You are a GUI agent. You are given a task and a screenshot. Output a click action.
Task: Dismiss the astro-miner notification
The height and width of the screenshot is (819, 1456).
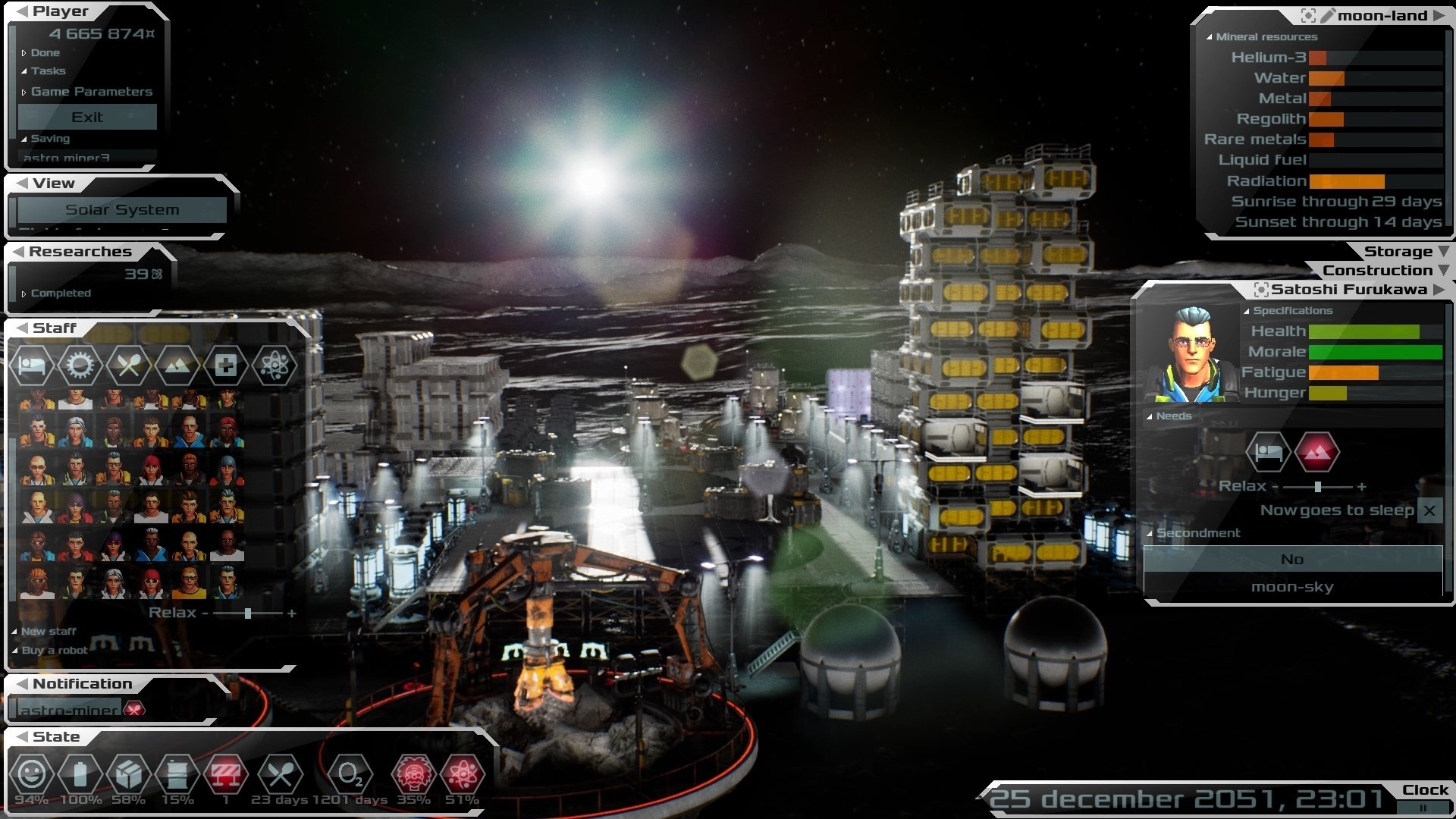coord(134,710)
